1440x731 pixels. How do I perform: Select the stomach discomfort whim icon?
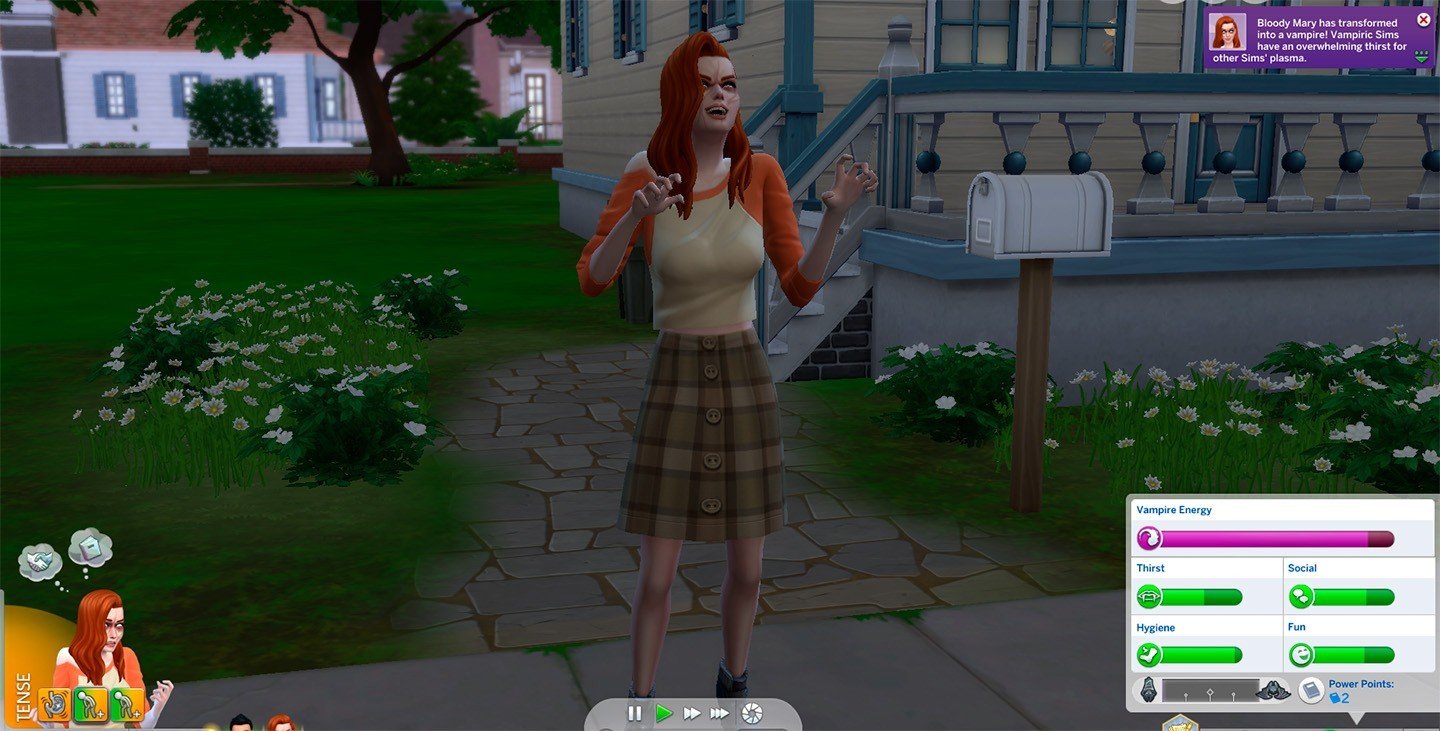click(x=55, y=703)
